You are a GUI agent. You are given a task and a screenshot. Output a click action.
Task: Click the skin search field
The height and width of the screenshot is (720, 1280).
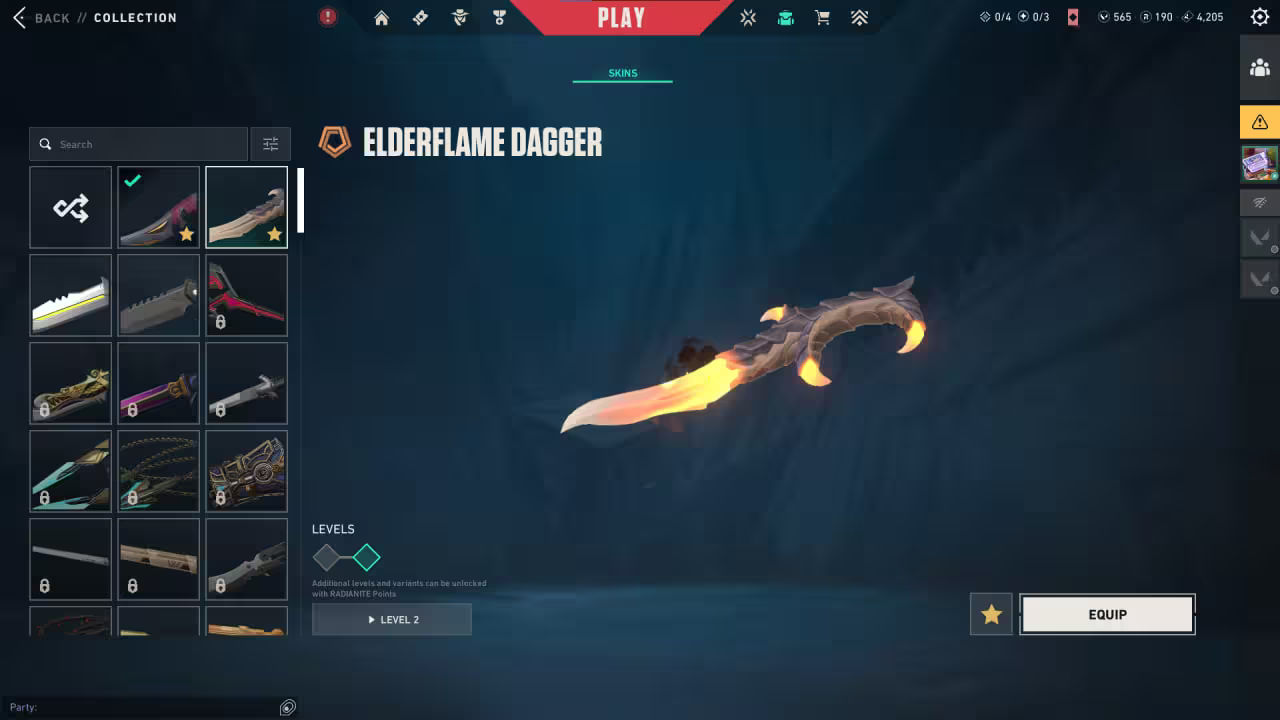pos(140,144)
